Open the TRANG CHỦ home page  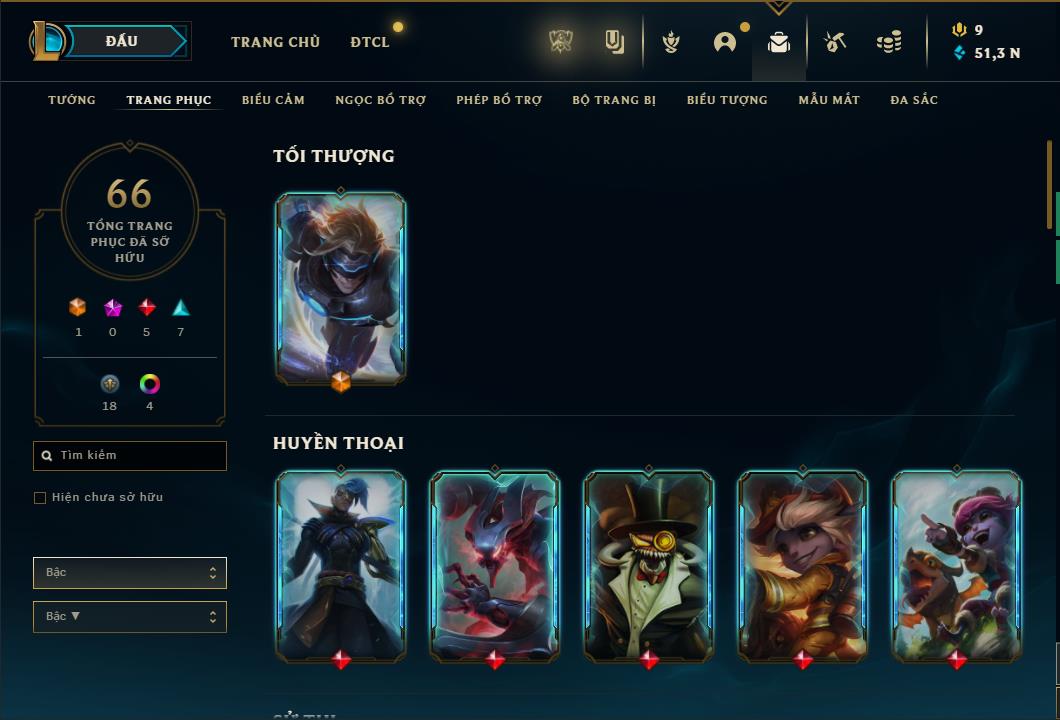275,42
